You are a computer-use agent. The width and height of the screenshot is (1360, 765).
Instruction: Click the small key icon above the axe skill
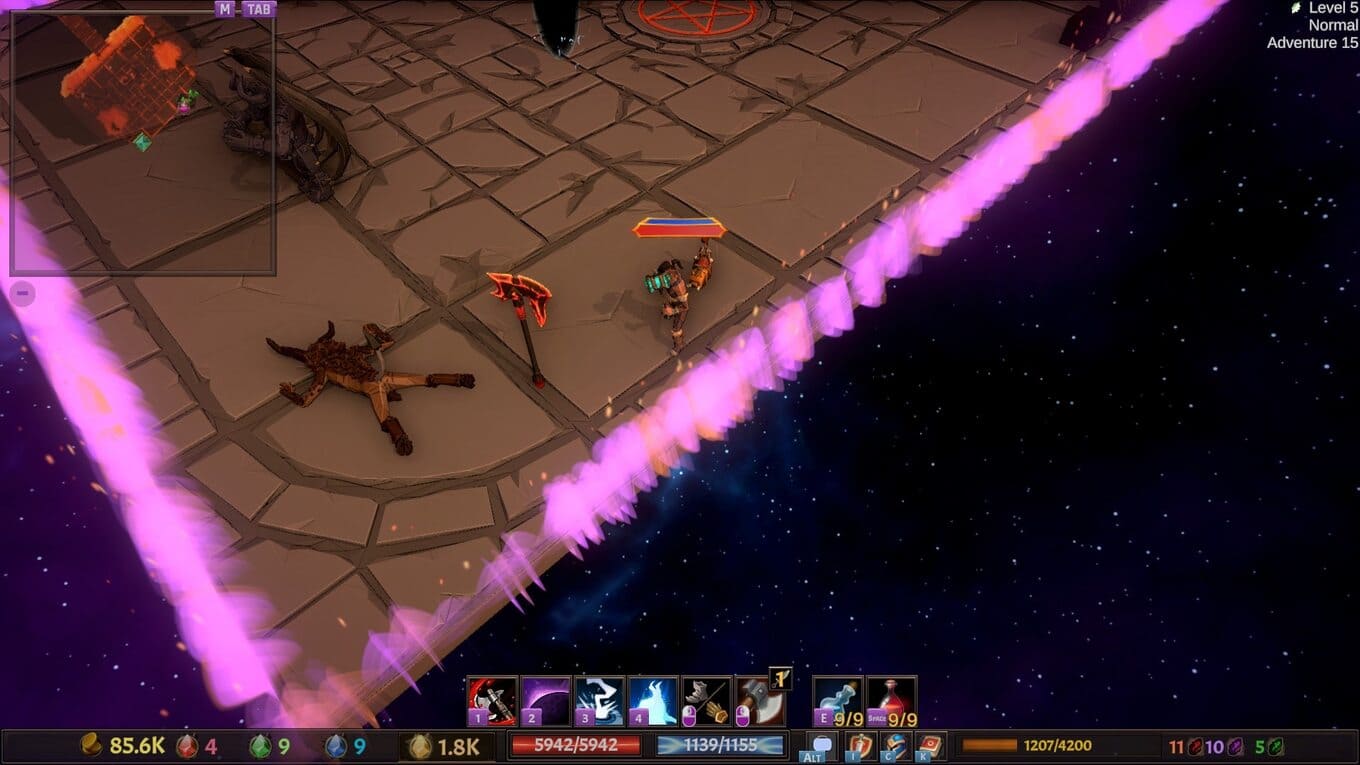tap(781, 679)
